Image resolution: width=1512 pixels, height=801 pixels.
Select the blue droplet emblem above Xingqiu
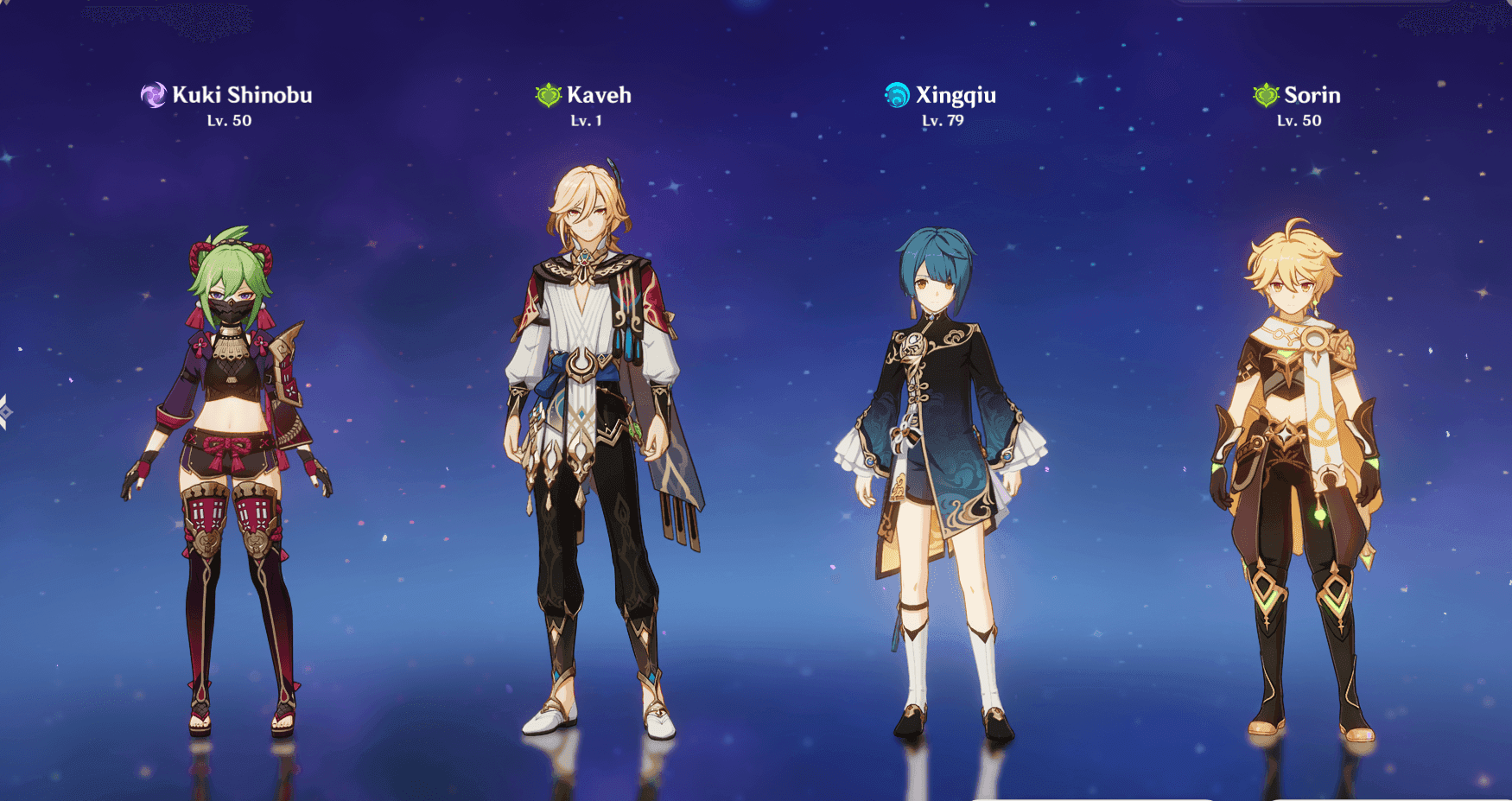coord(896,93)
